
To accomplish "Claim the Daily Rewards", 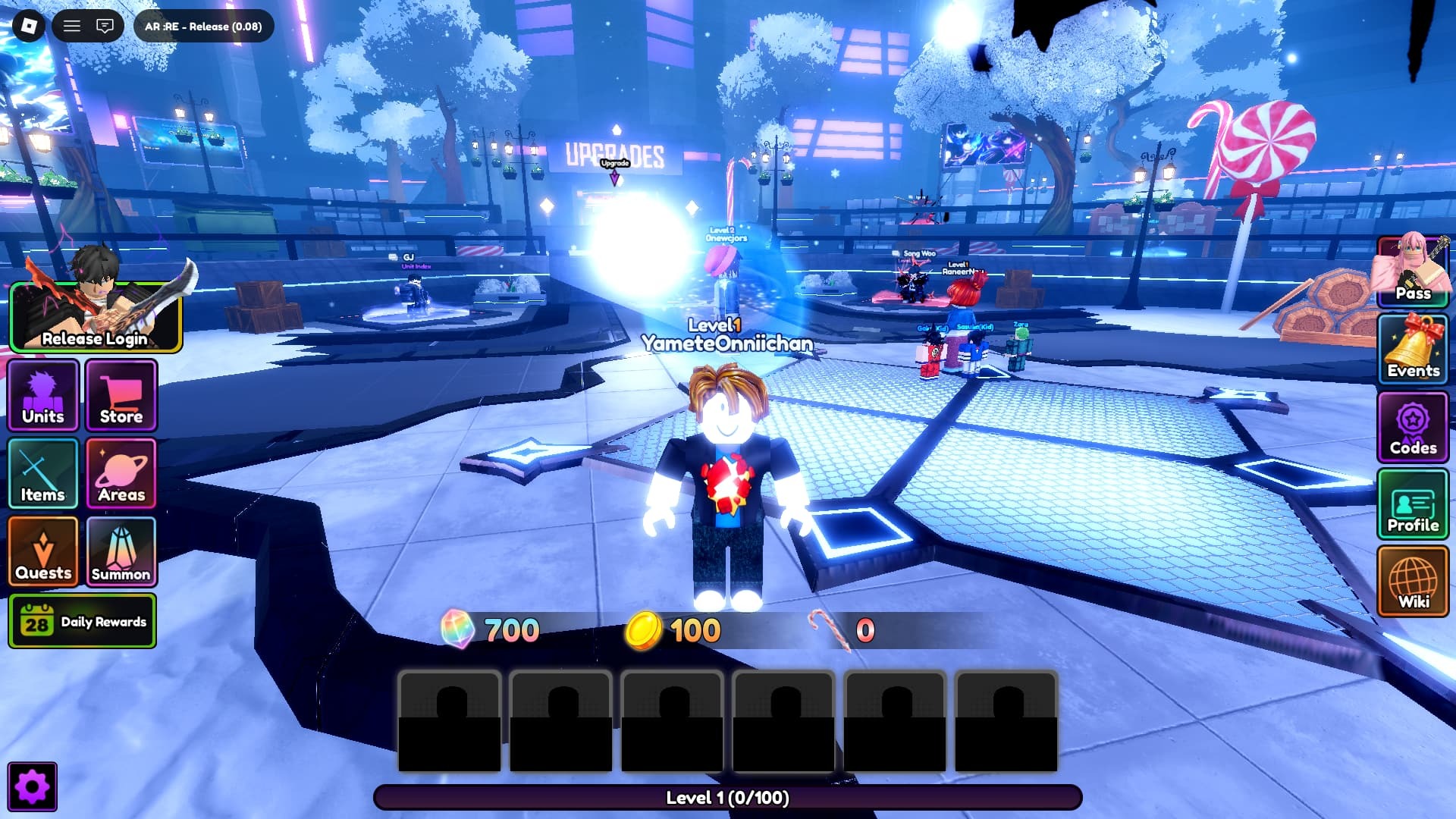I will coord(82,620).
